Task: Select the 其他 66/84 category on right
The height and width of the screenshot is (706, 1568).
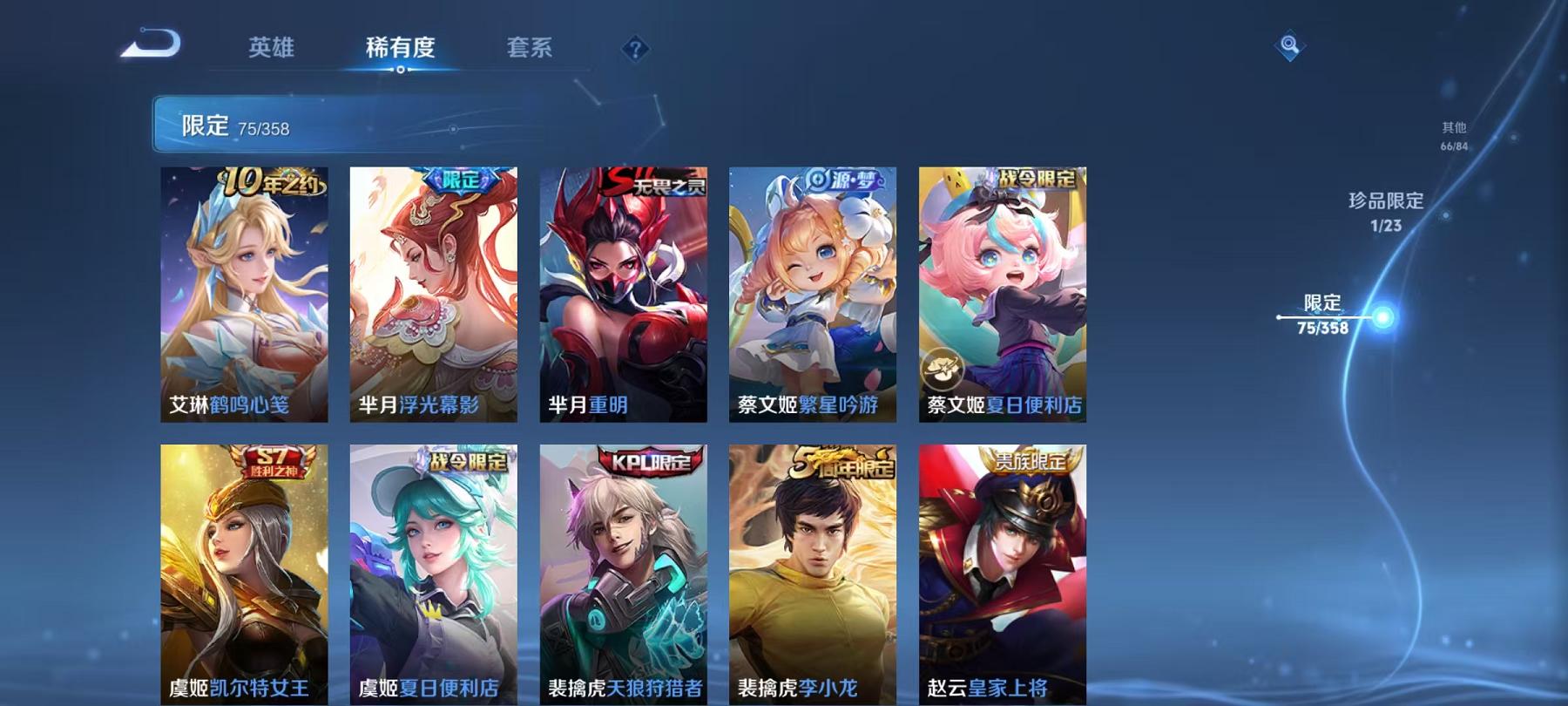Action: pos(1455,132)
